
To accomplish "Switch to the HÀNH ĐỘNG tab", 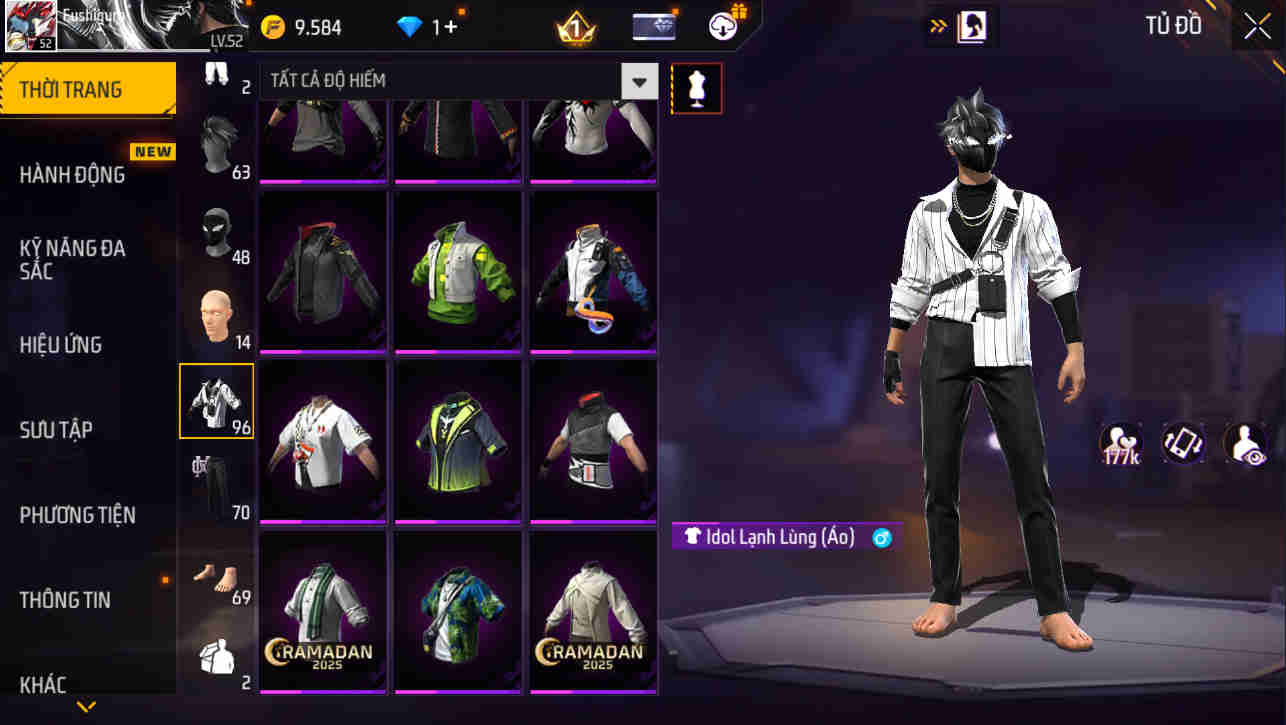I will pos(76,174).
